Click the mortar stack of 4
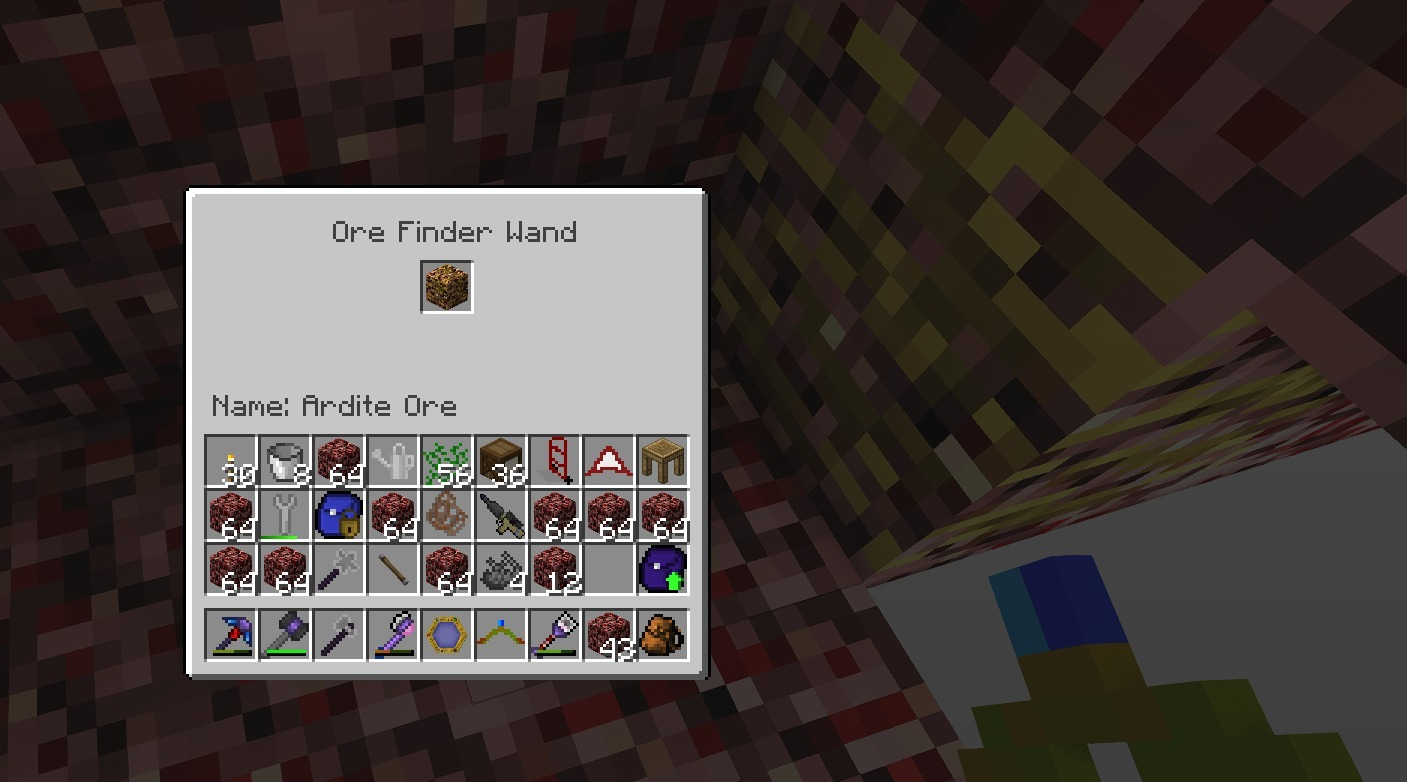 coord(502,568)
